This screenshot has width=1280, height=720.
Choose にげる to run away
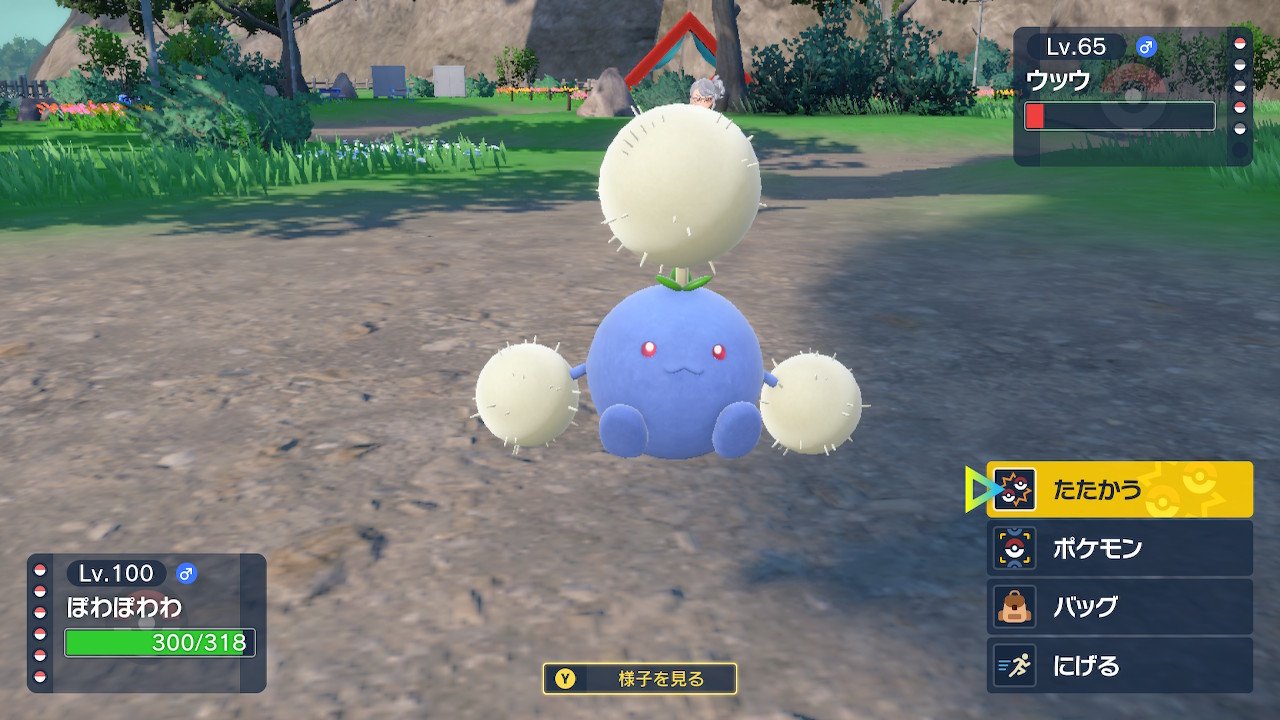coord(1119,665)
